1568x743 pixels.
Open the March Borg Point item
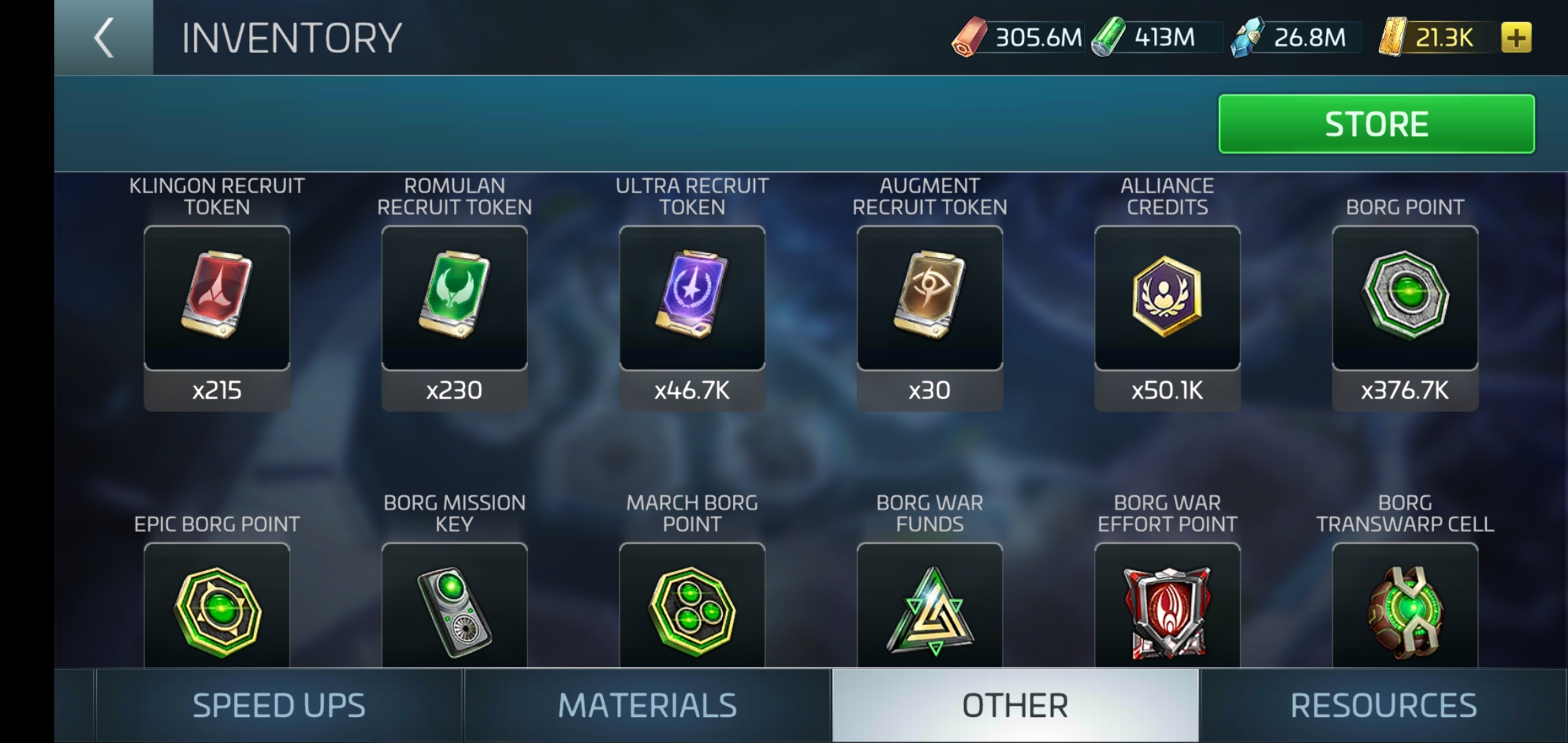point(691,609)
